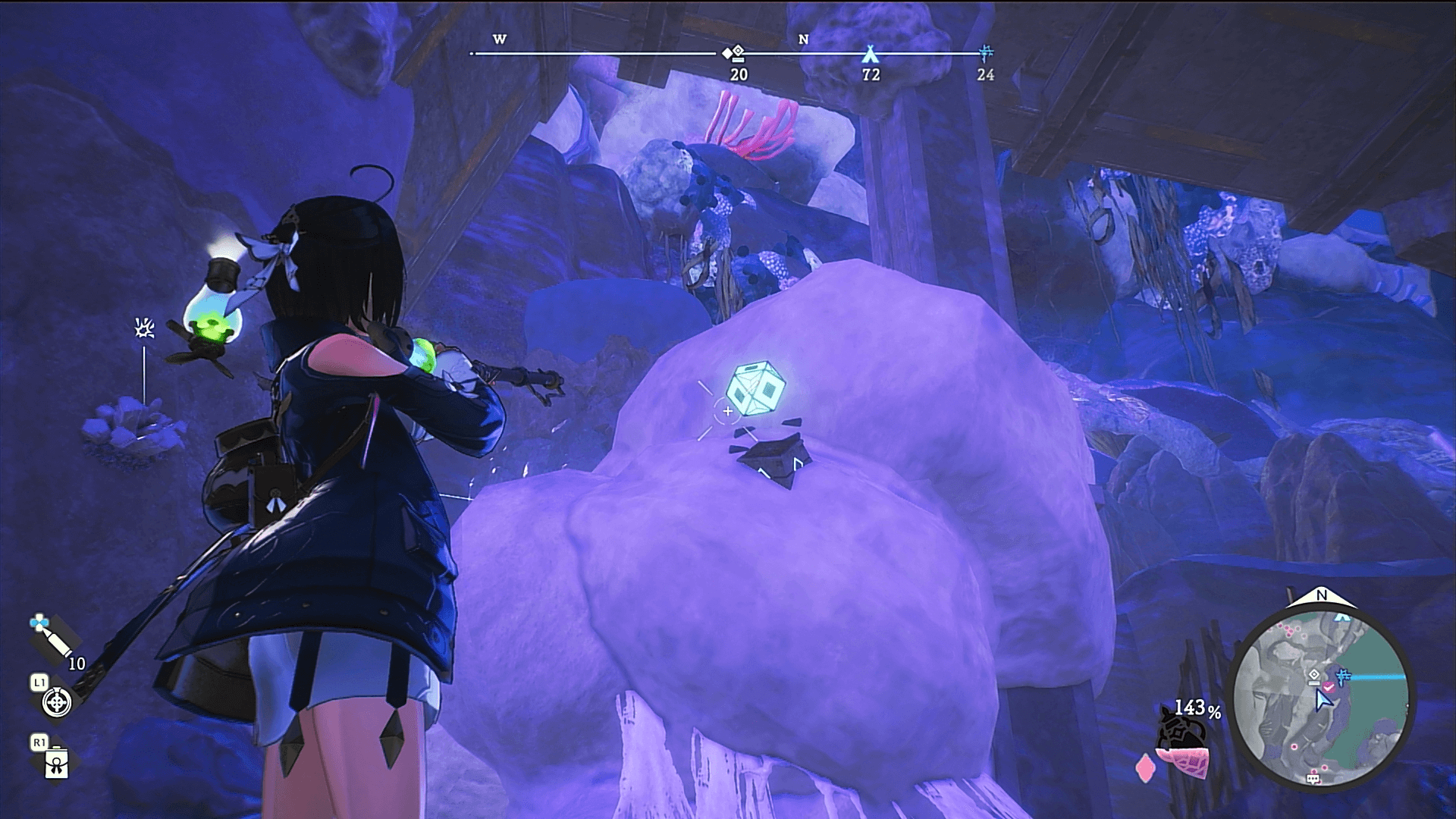Select the chat bubble marker on minimap

1313,779
